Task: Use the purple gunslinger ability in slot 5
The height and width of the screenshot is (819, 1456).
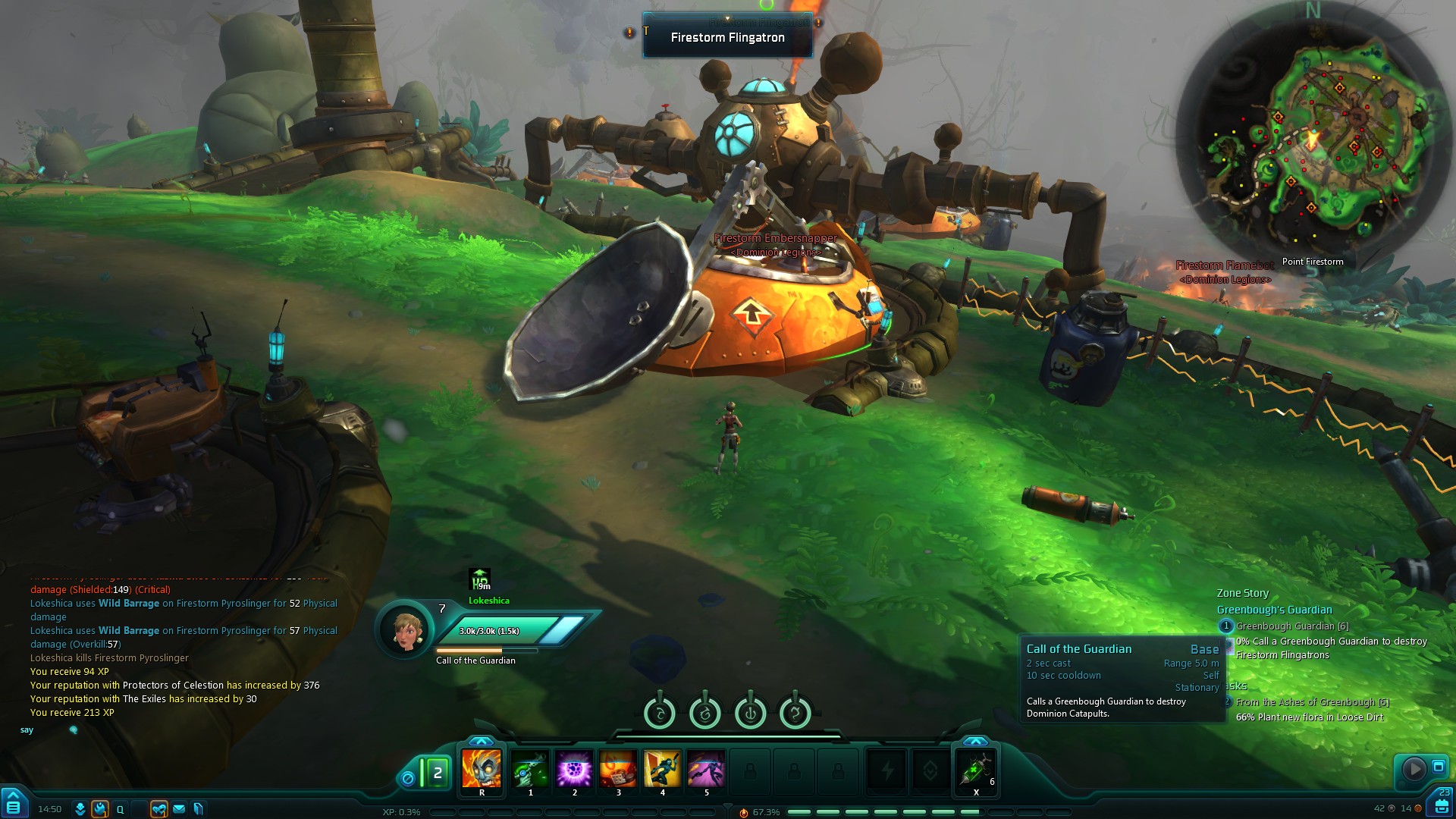Action: point(706,769)
